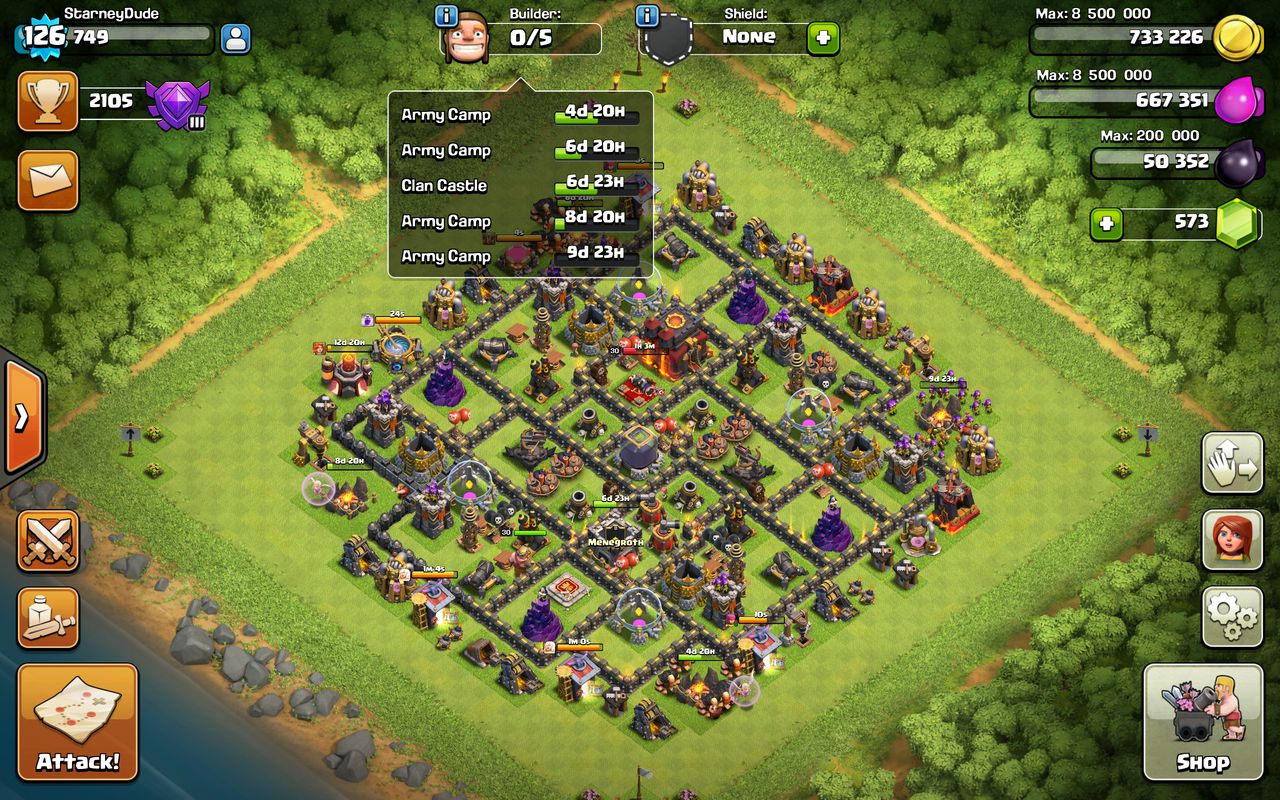Open the crossed swords war button
The width and height of the screenshot is (1280, 800).
(47, 541)
